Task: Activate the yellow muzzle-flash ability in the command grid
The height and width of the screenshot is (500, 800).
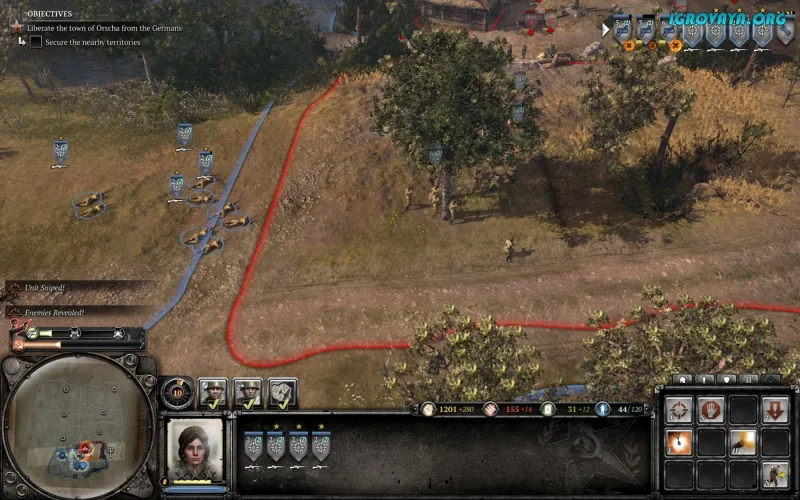Action: [743, 442]
